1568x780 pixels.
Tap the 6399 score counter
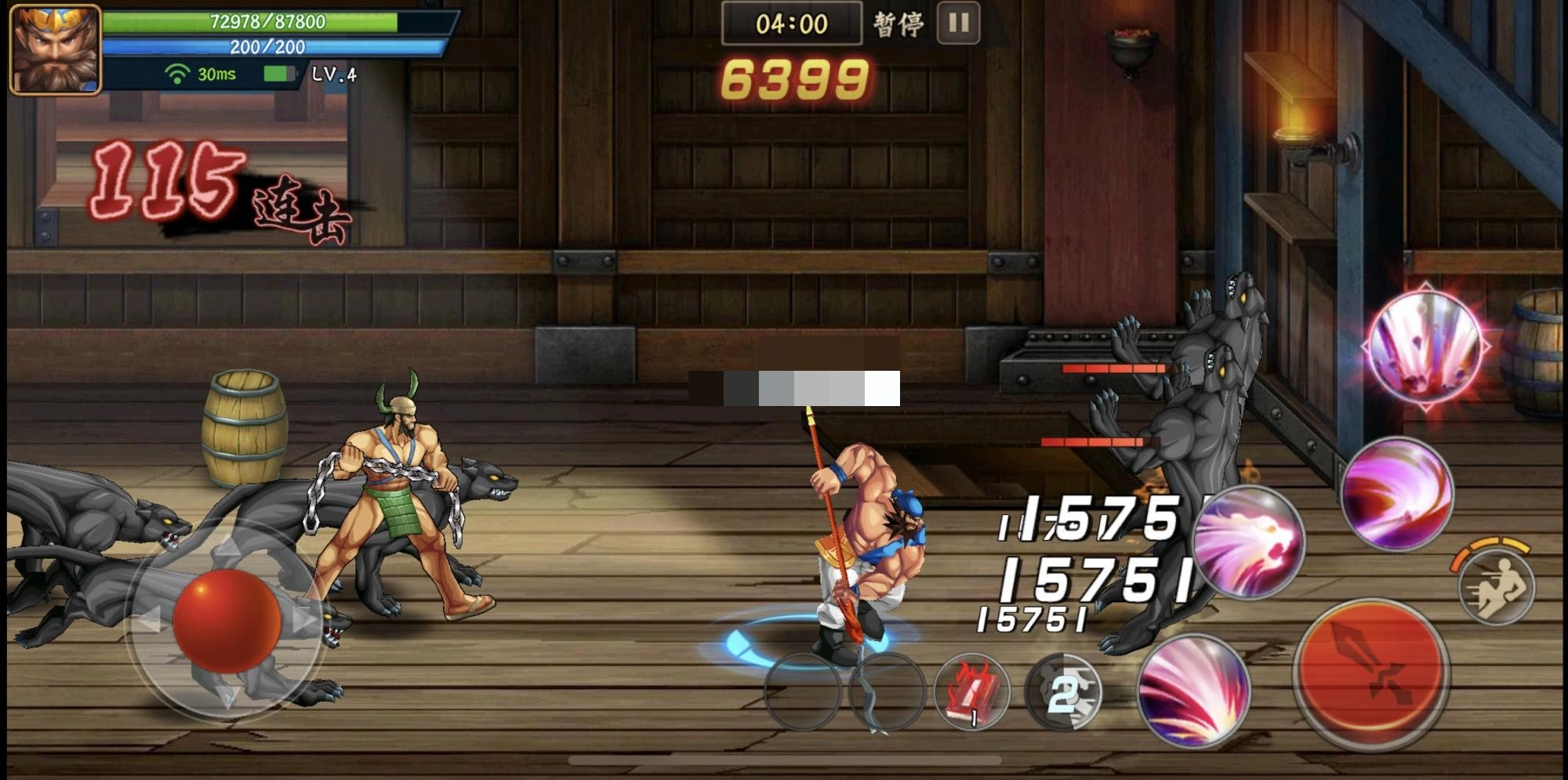pyautogui.click(x=796, y=78)
